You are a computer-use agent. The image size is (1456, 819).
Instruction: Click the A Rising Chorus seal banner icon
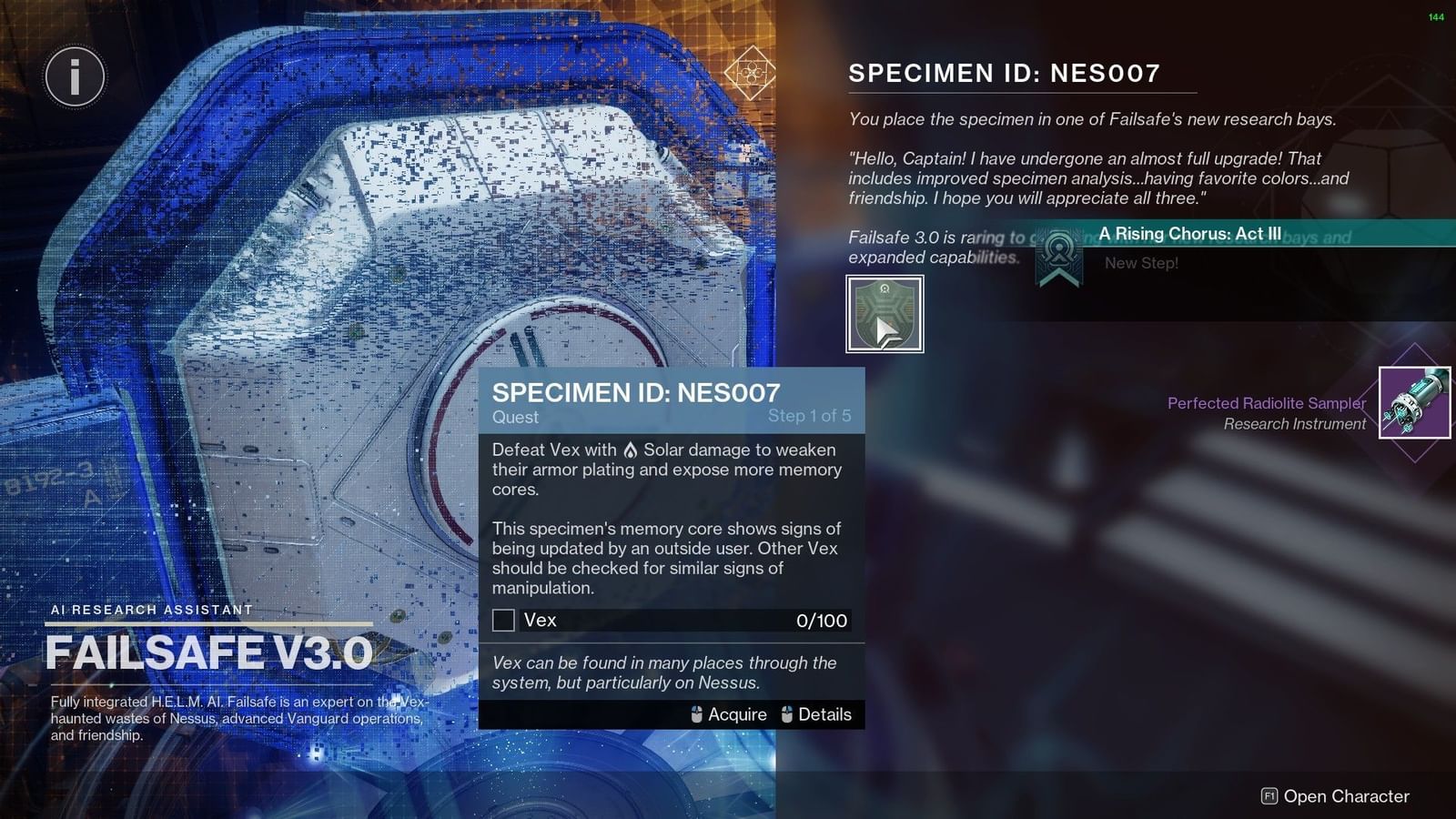point(1058,256)
